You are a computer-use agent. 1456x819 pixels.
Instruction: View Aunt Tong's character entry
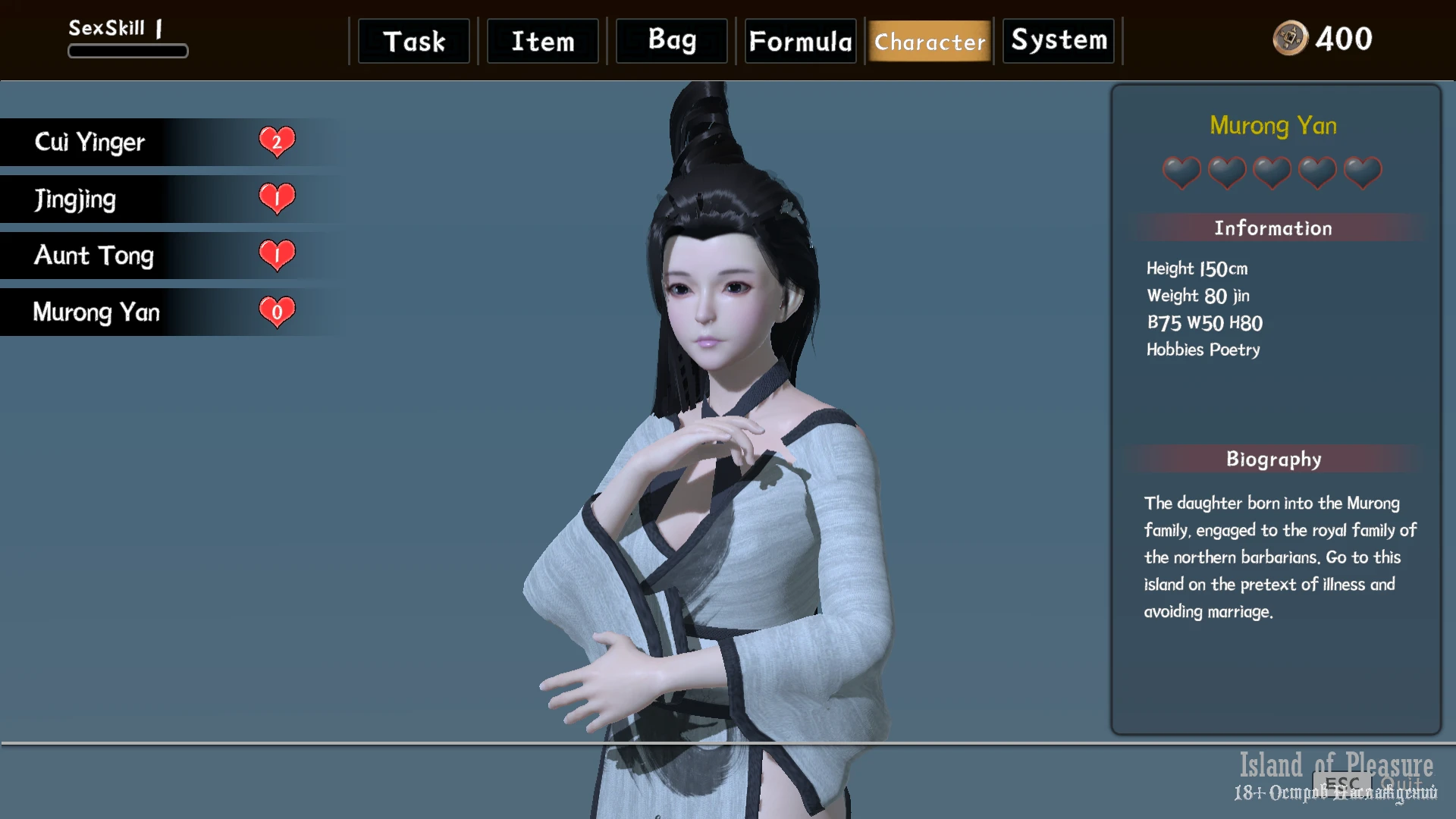[152, 256]
